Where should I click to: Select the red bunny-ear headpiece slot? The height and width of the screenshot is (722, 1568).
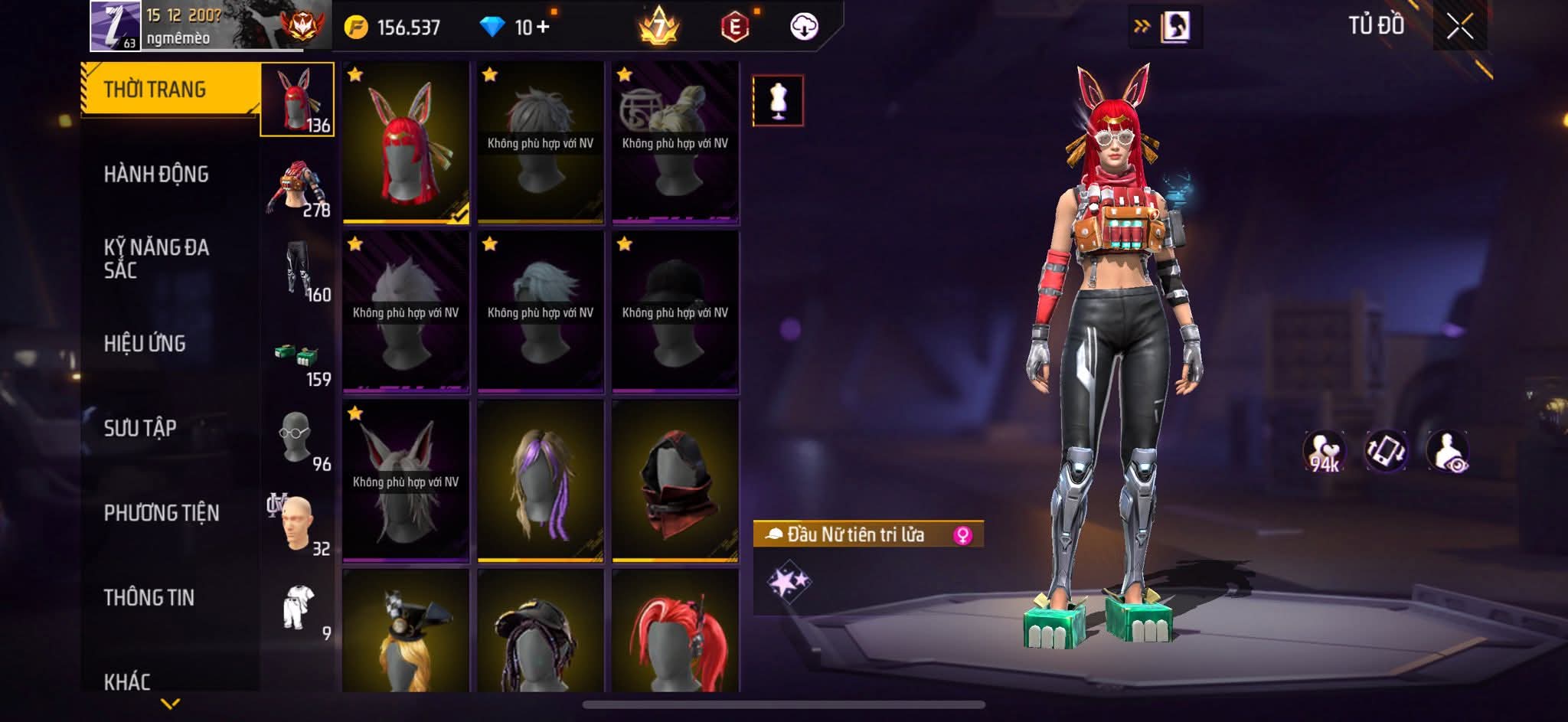(406, 142)
